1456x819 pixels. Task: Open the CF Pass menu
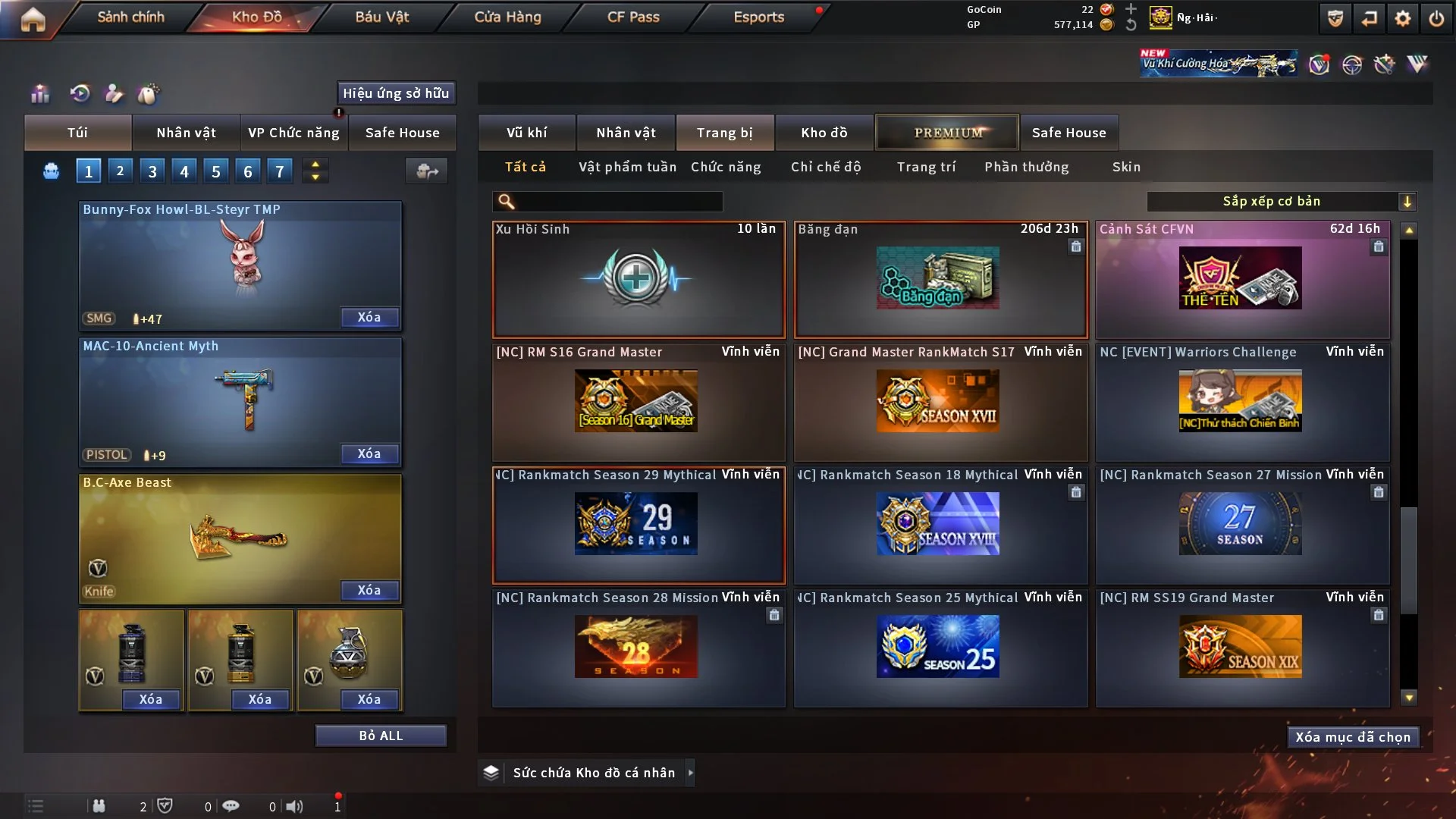[633, 17]
